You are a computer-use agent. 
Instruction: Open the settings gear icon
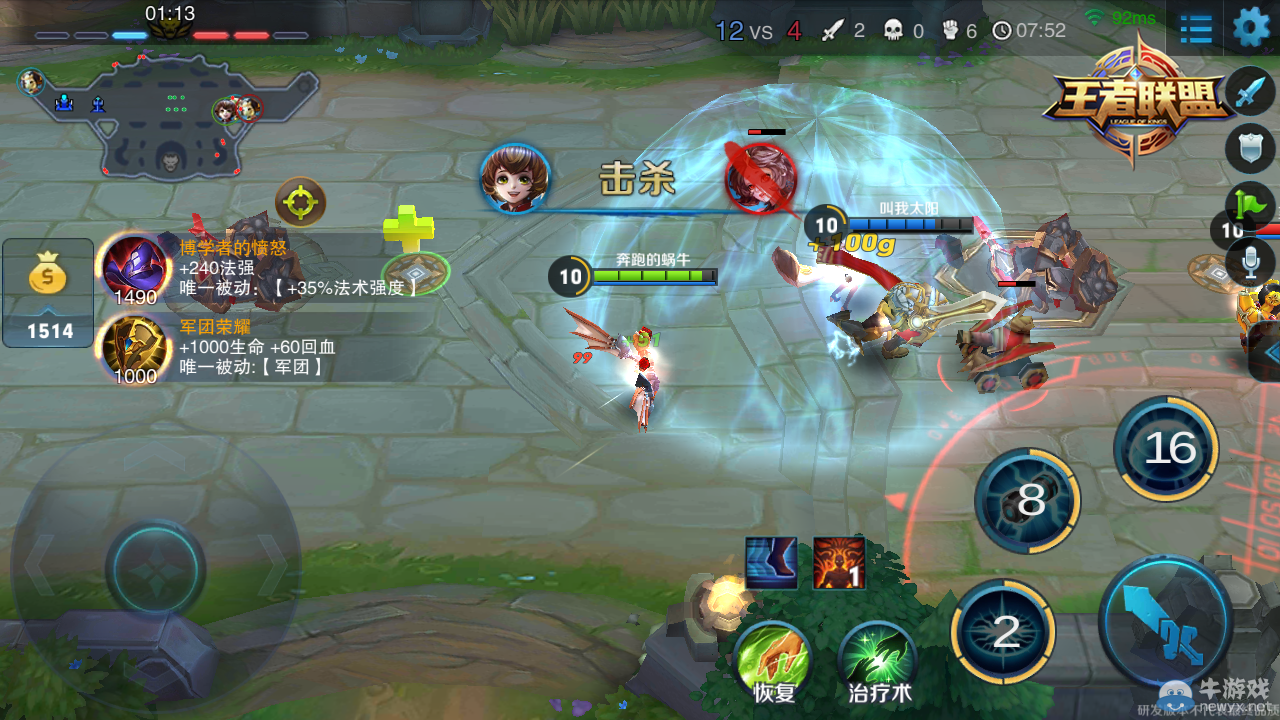pos(1250,28)
